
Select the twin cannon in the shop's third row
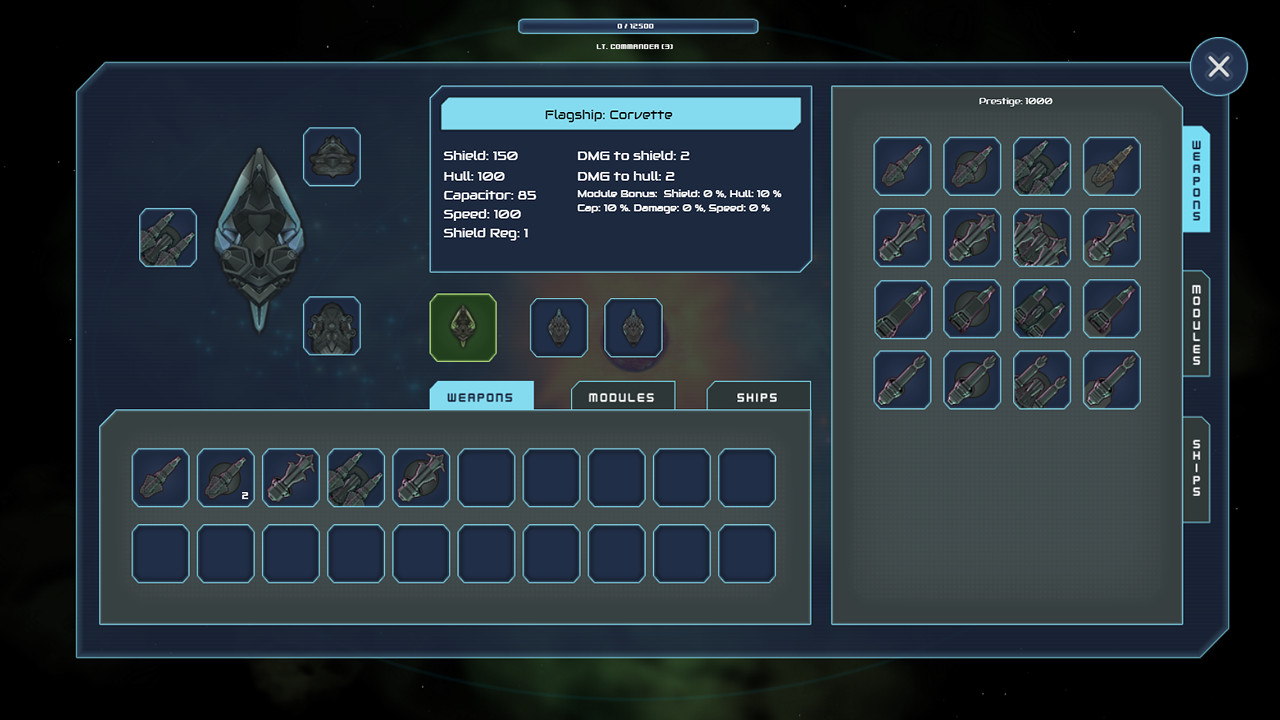pos(1042,309)
